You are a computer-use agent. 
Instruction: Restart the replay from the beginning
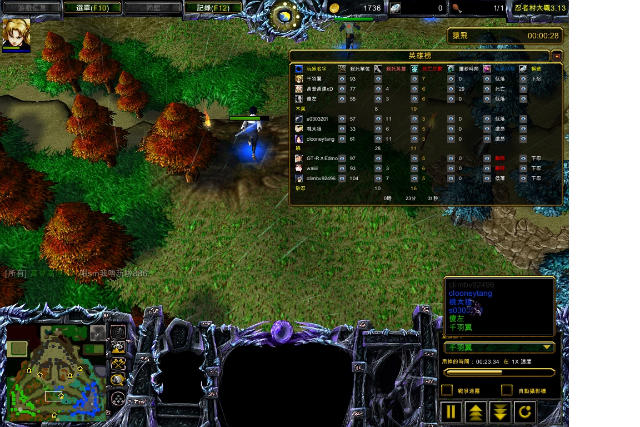point(525,411)
